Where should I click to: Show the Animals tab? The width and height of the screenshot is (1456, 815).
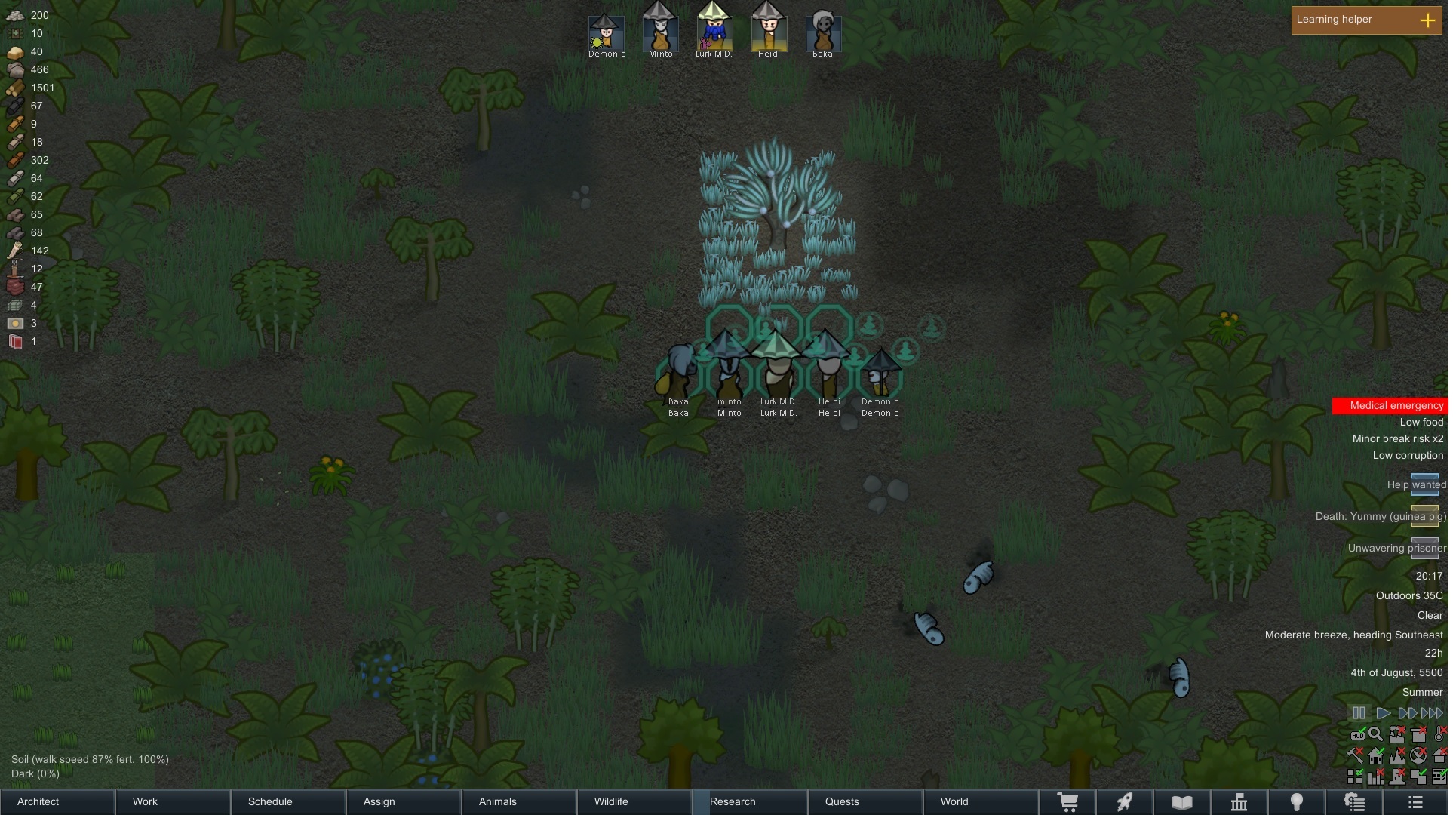coord(520,801)
